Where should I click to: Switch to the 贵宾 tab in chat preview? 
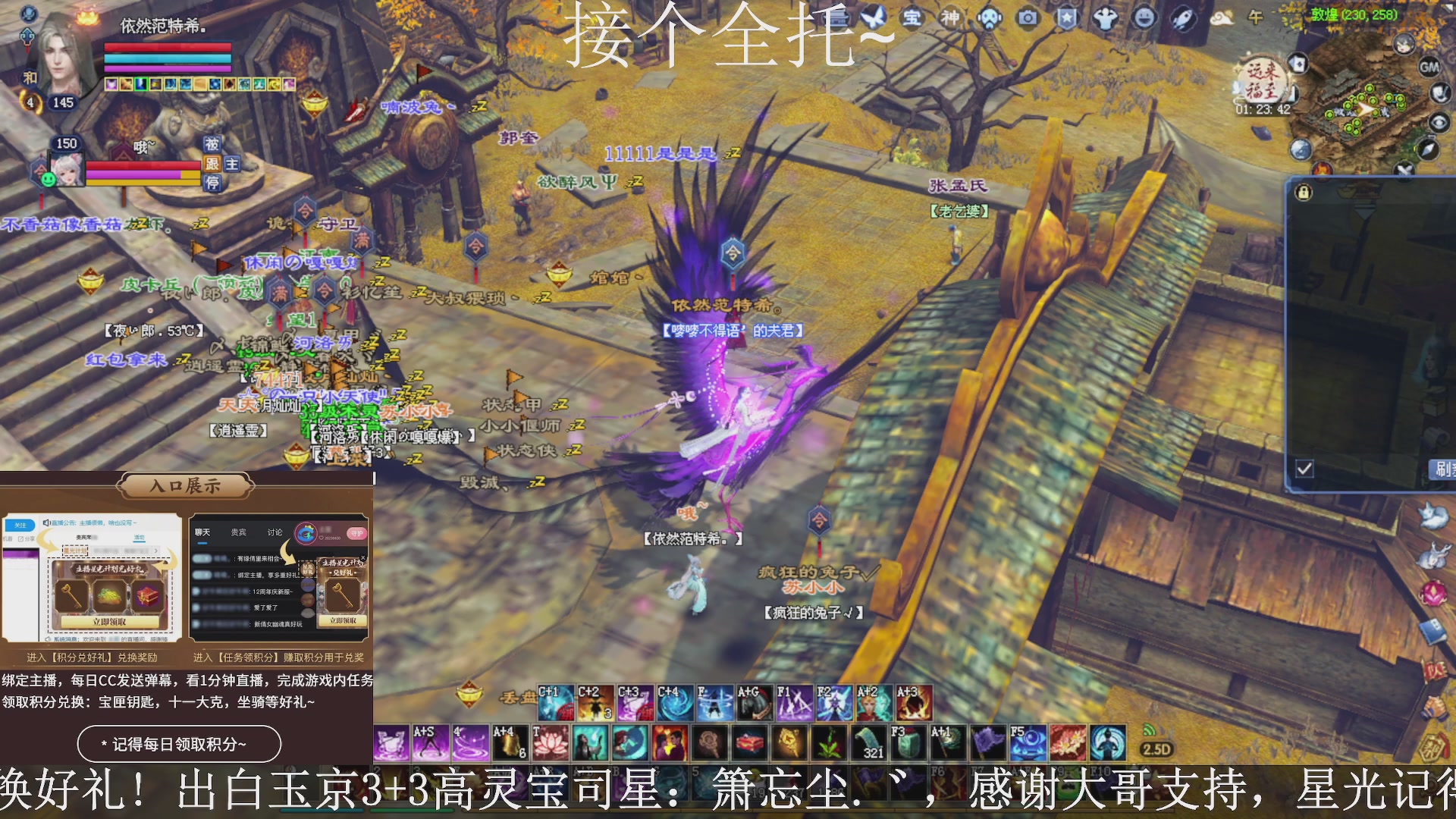238,532
